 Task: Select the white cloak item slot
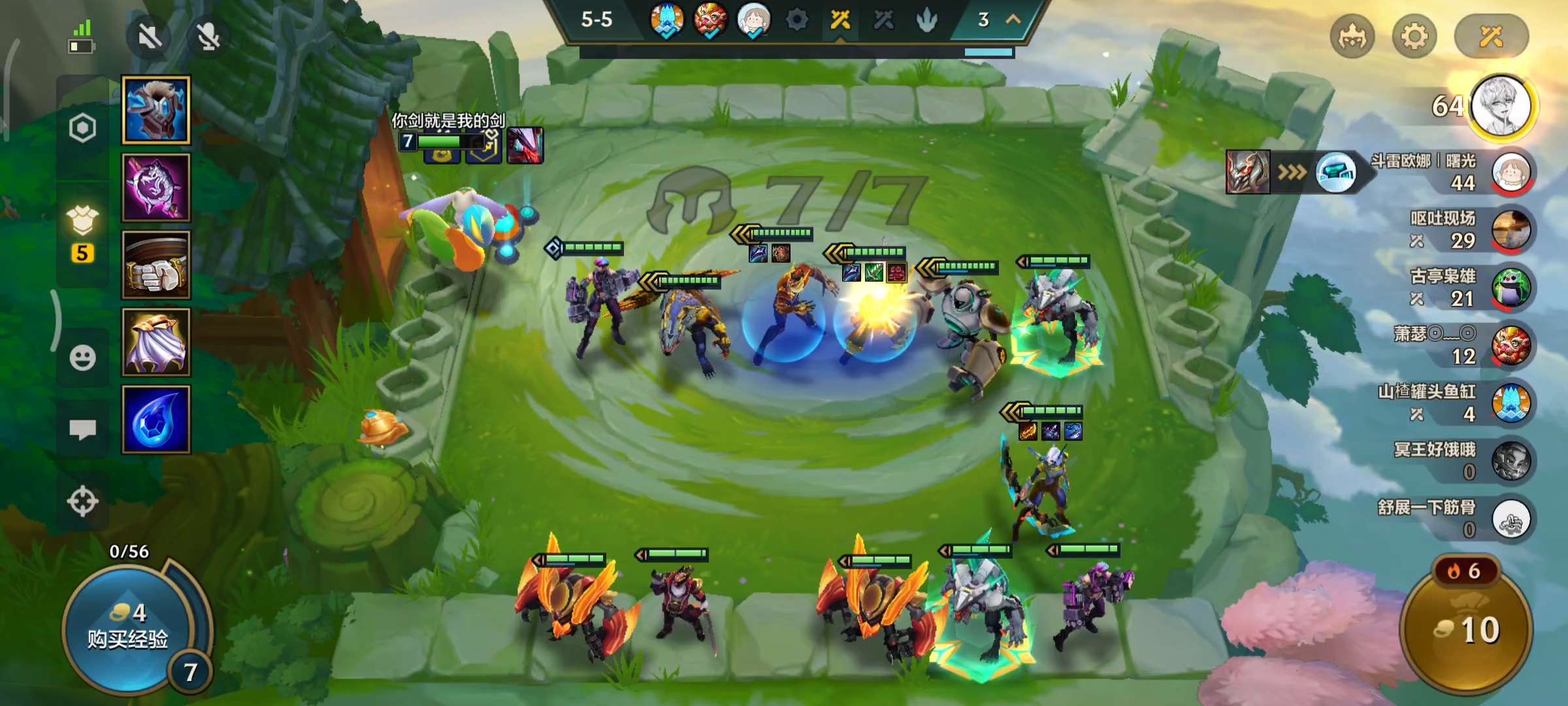coord(156,343)
